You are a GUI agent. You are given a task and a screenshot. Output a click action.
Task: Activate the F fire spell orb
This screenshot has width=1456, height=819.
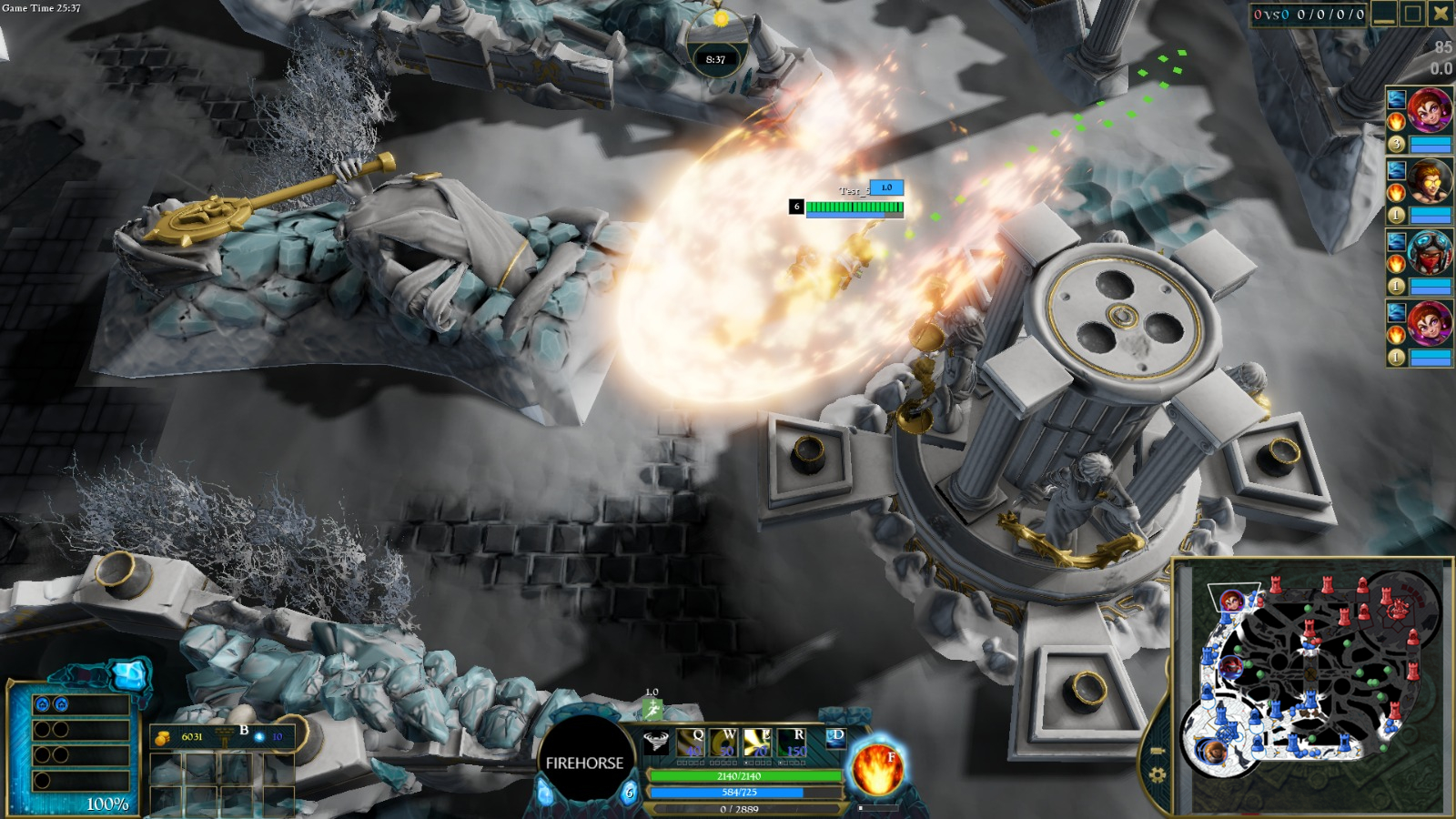click(877, 767)
